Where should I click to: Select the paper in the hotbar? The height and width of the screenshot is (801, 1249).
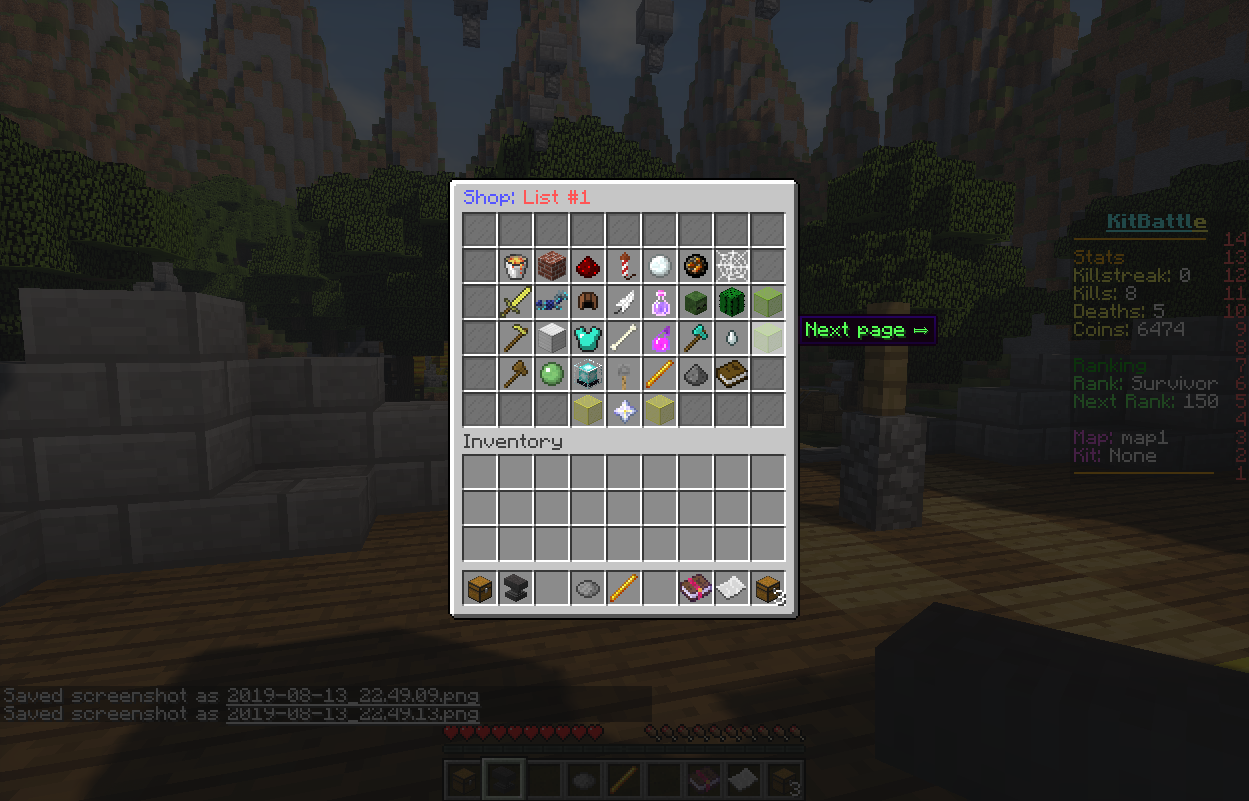coord(732,588)
